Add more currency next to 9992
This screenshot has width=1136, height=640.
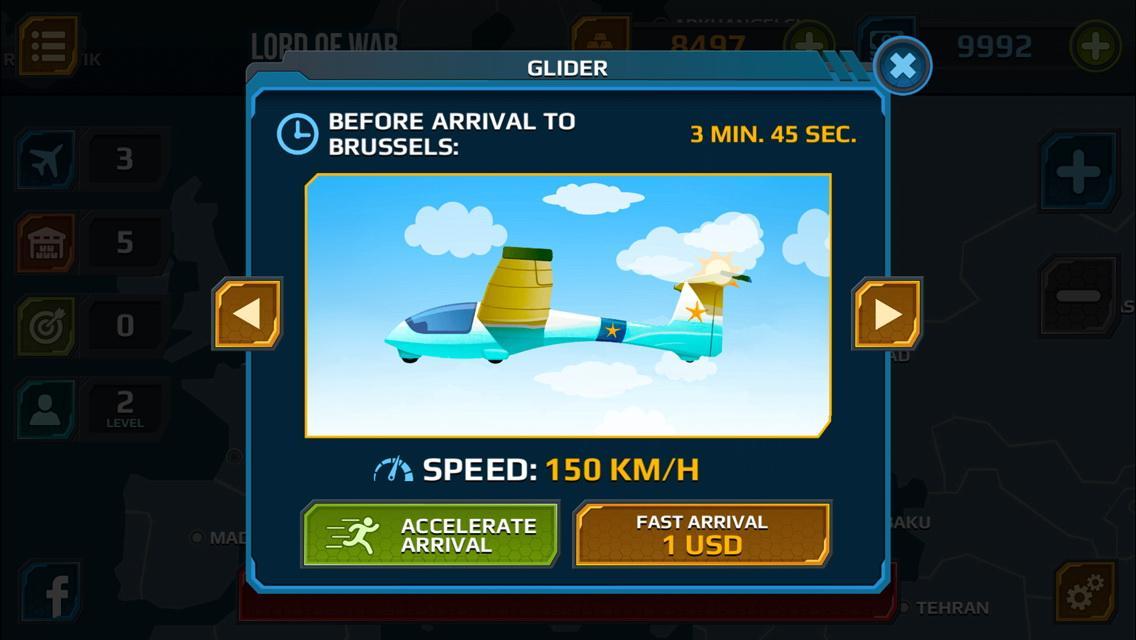coord(1094,46)
